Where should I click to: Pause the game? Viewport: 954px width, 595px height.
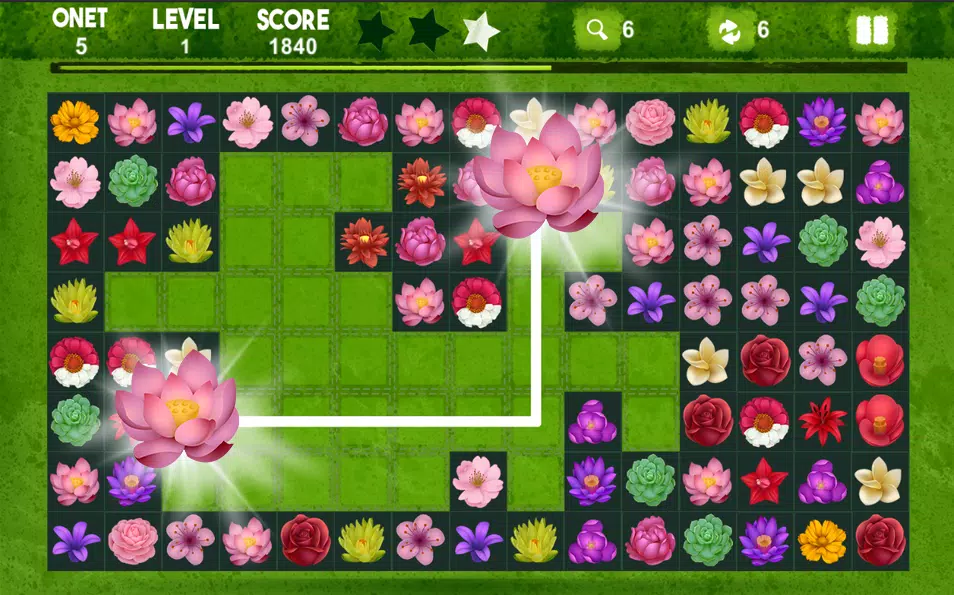871,30
